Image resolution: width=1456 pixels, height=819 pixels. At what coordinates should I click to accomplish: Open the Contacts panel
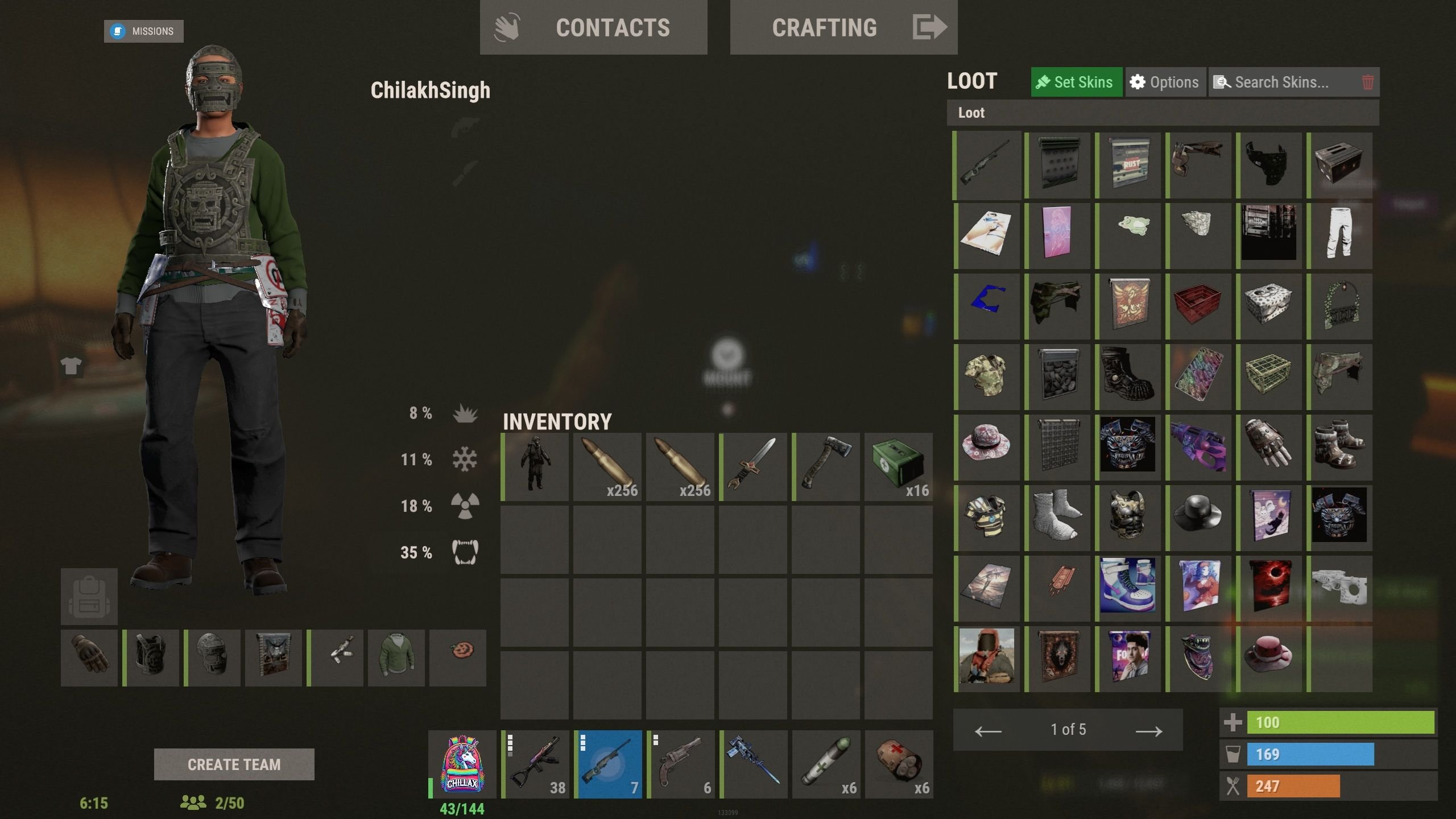click(593, 27)
